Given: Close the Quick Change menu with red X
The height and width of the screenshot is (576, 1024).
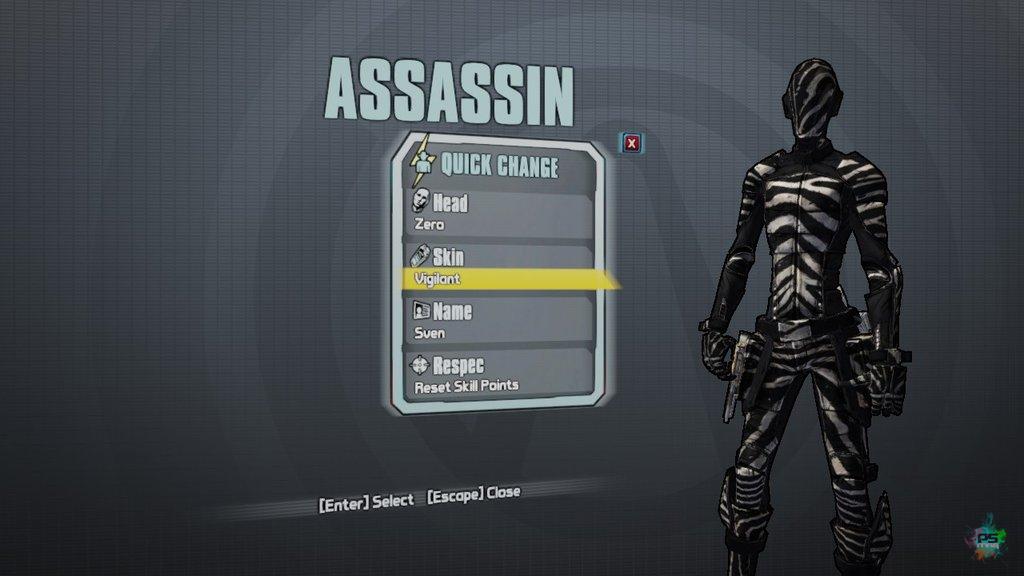Looking at the screenshot, I should click(631, 143).
